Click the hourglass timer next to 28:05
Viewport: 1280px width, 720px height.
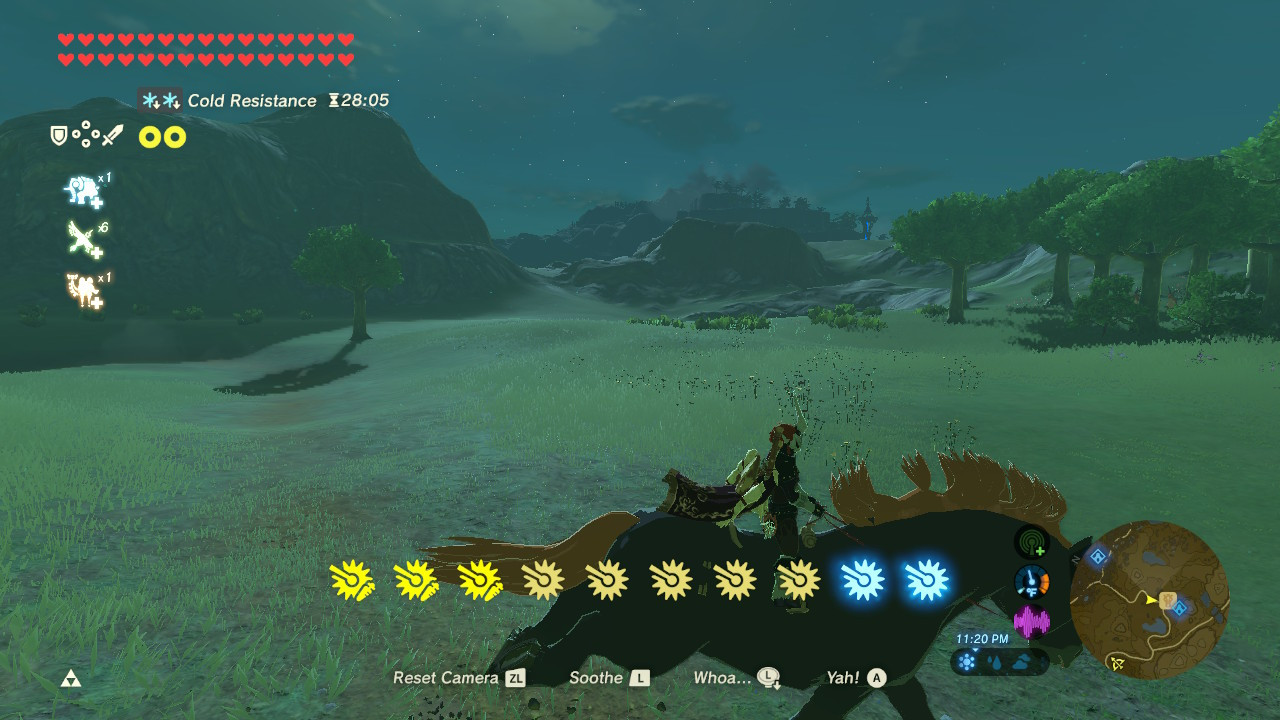tap(335, 100)
